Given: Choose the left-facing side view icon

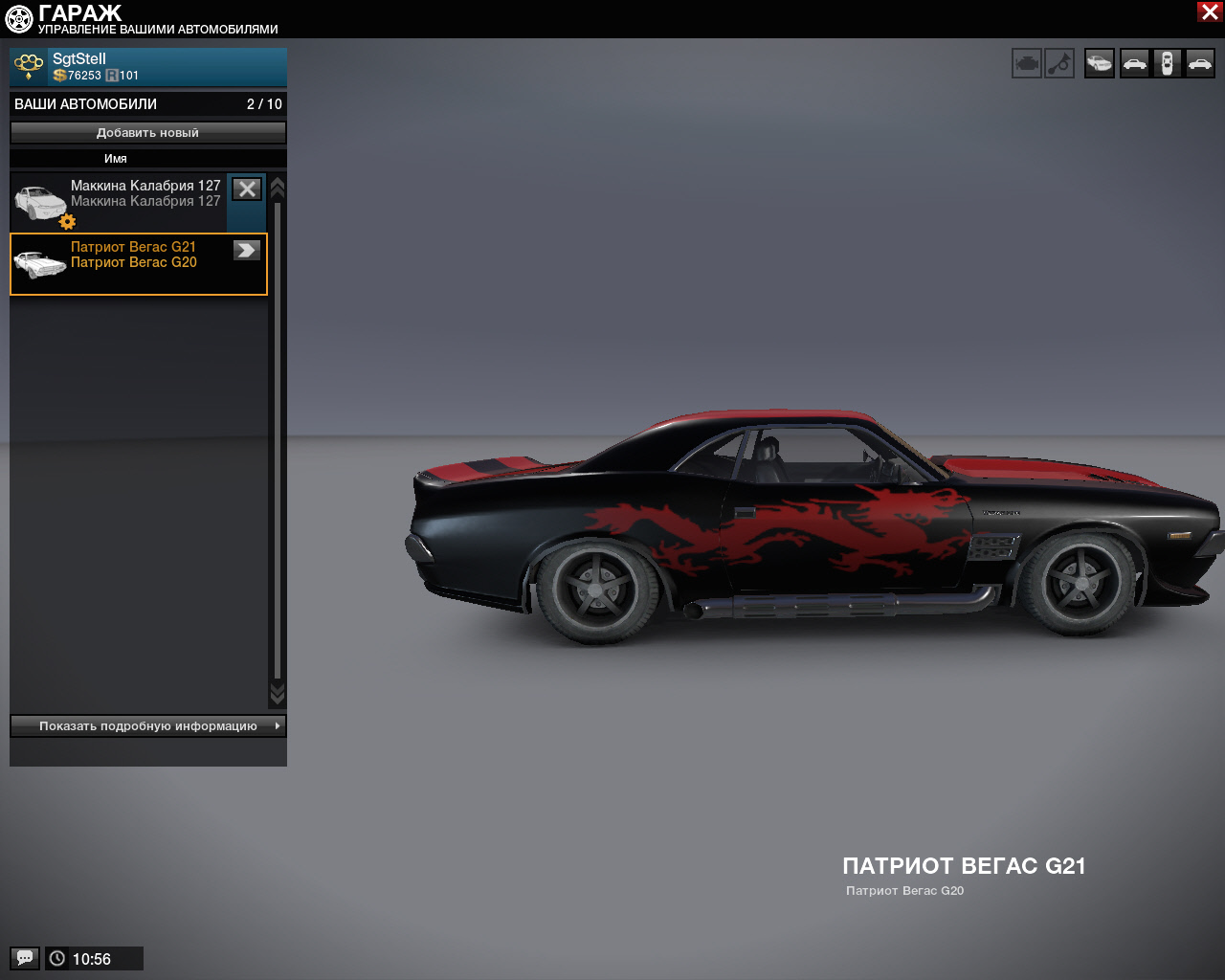Looking at the screenshot, I should tap(1134, 64).
